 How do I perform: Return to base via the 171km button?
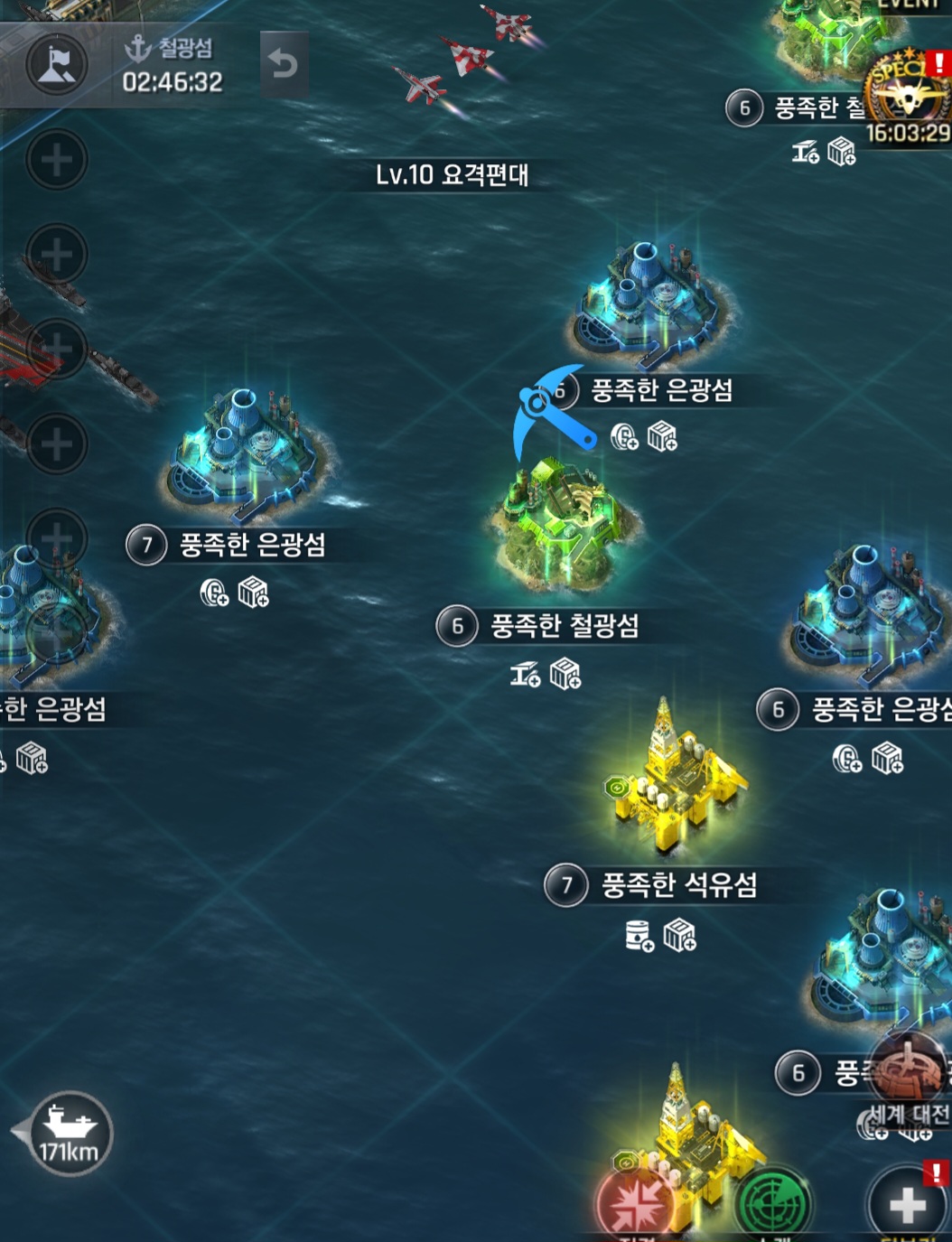tap(70, 1133)
